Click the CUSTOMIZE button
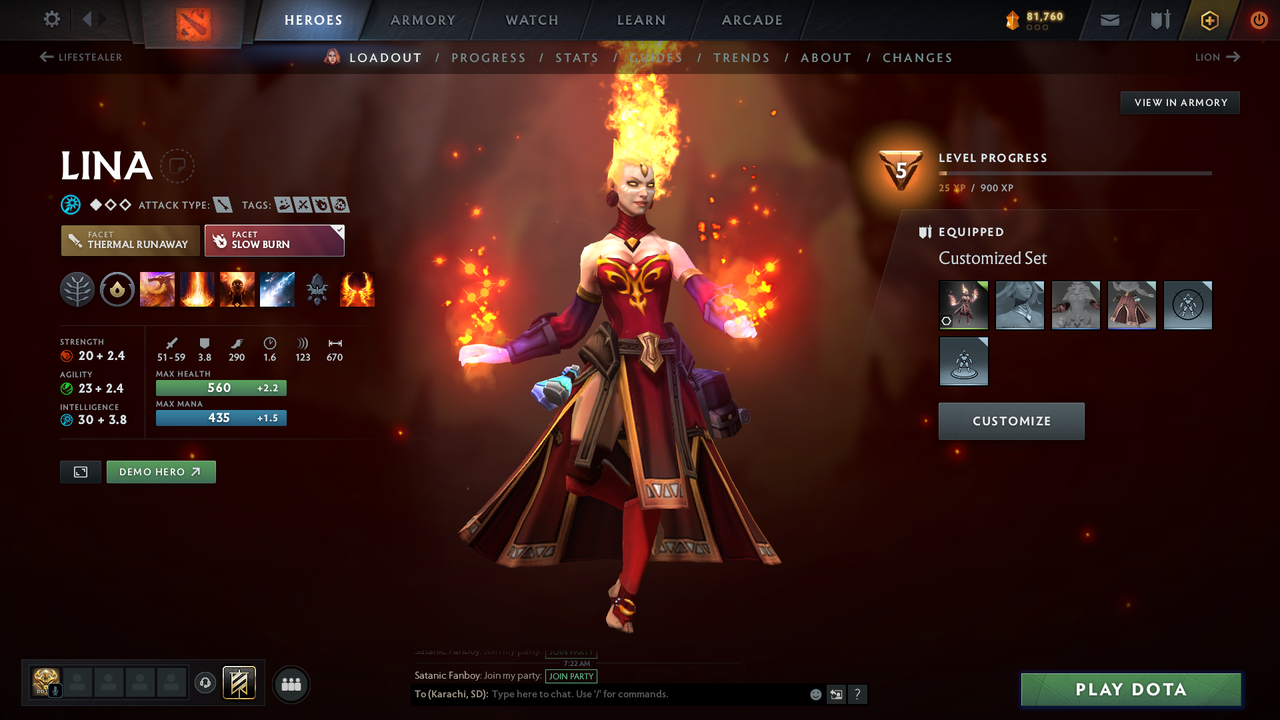The image size is (1280, 720). pyautogui.click(x=1011, y=420)
